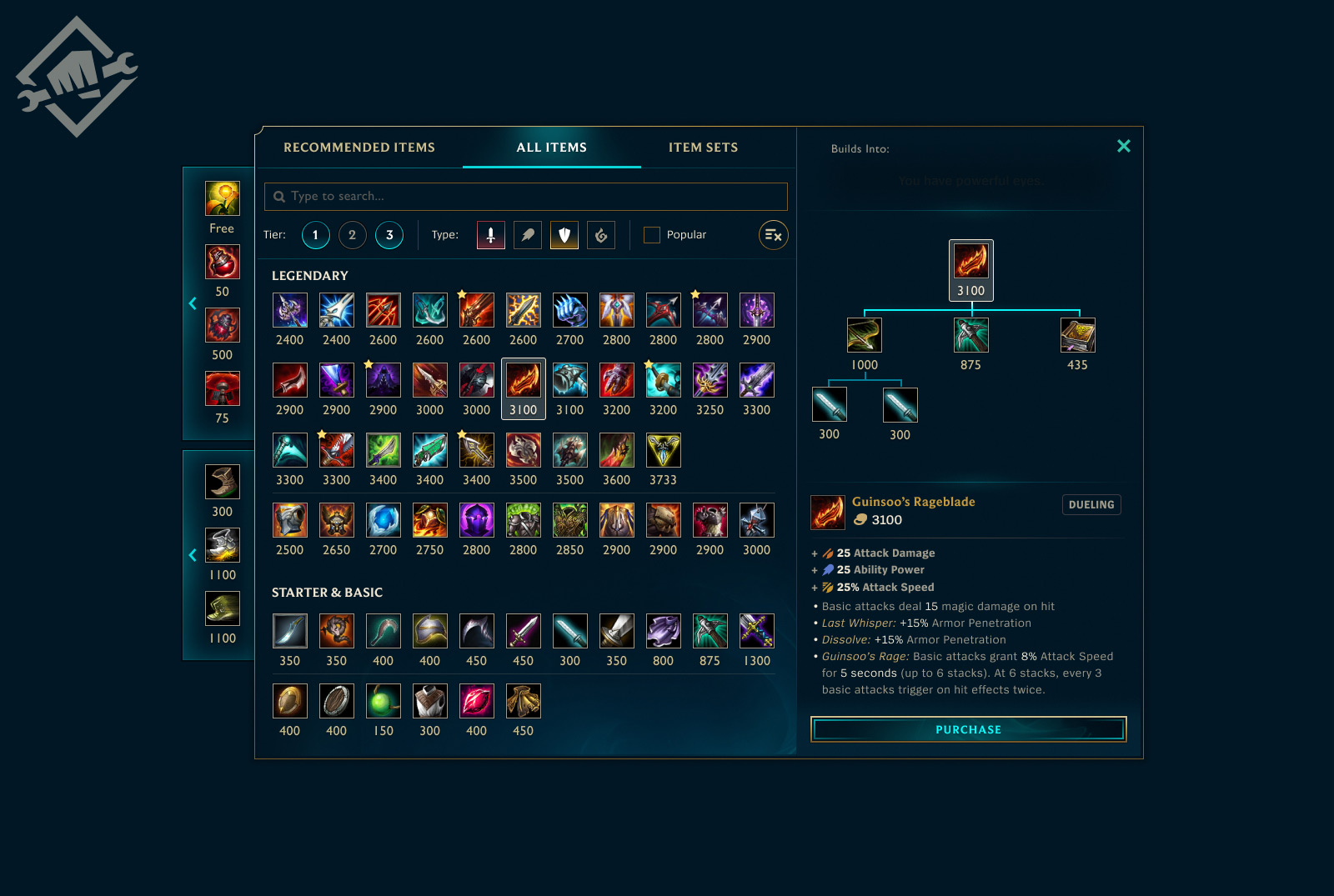Click the DUELING tag on the item details
Viewport: 1334px width, 896px height.
1091,504
